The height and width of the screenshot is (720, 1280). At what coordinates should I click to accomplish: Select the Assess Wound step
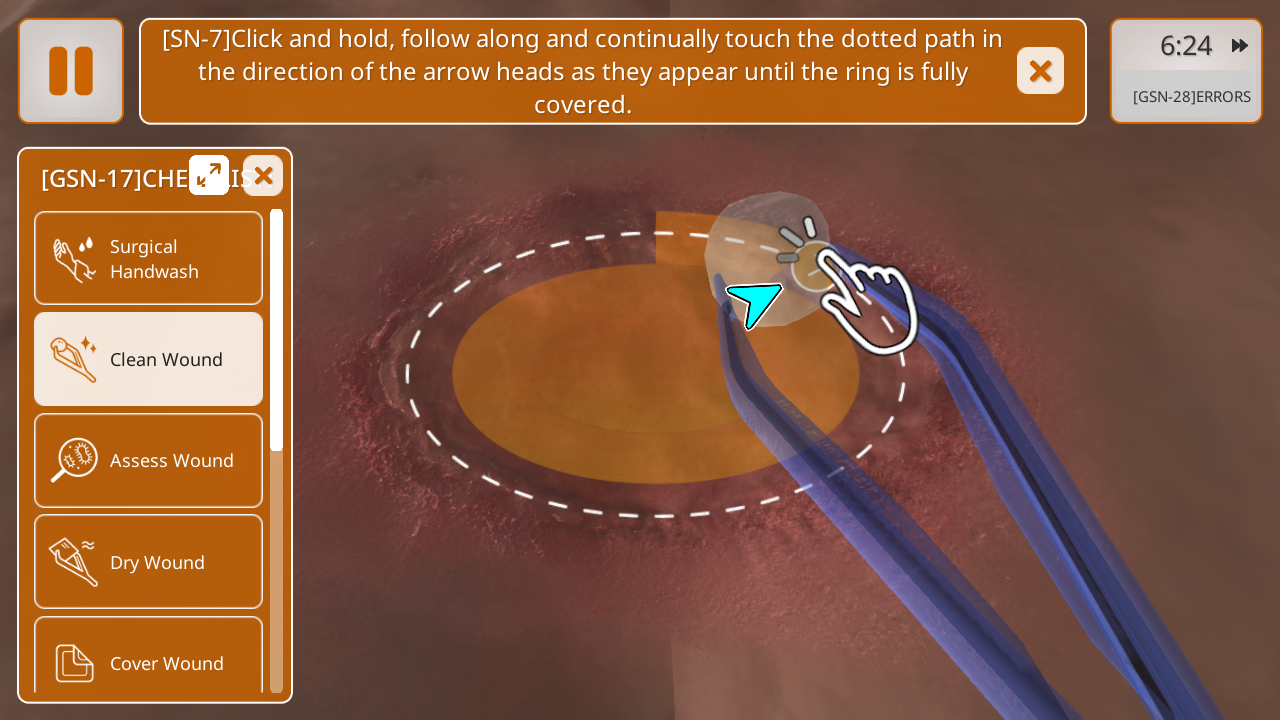pos(149,460)
